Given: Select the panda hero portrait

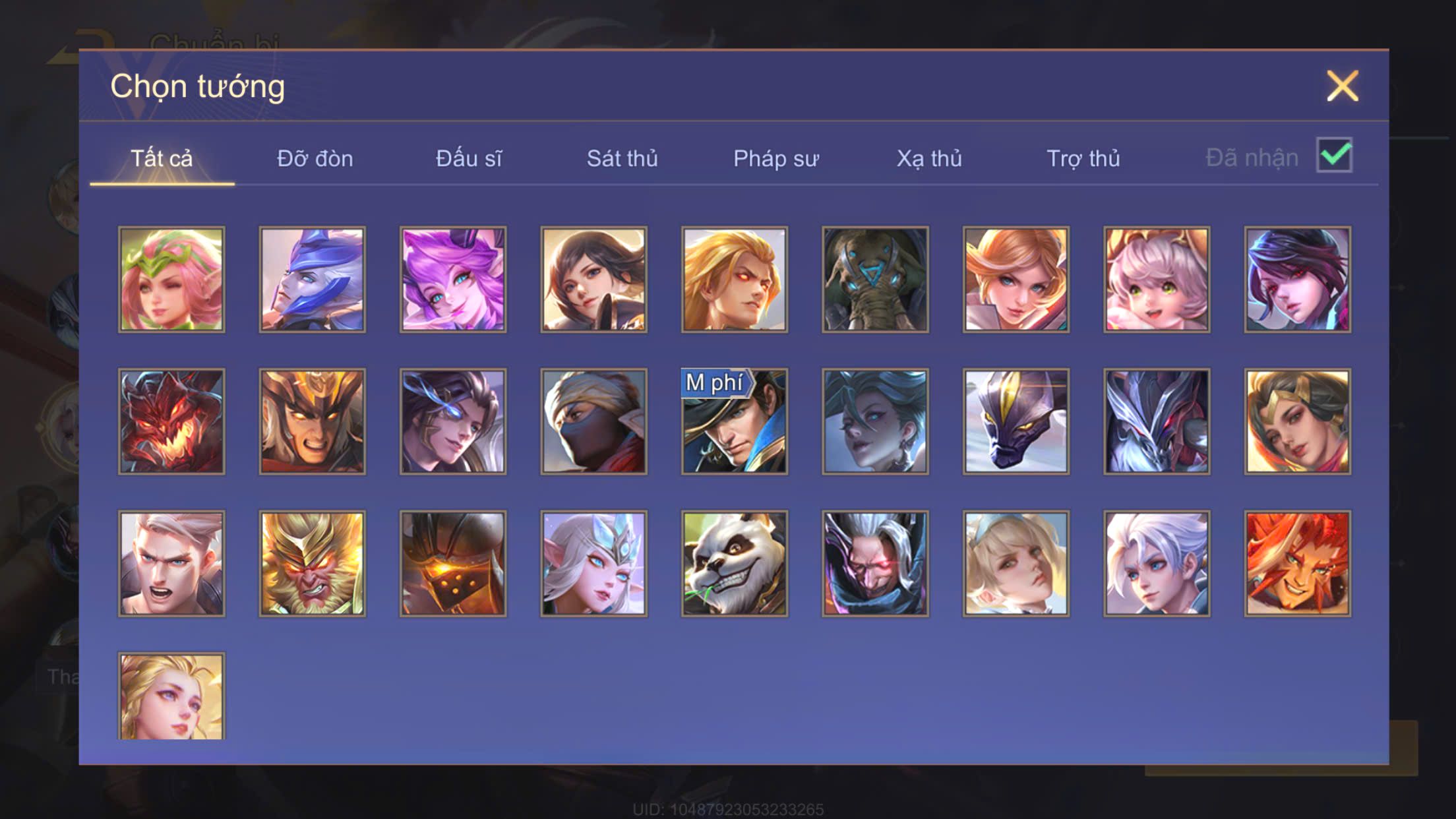Looking at the screenshot, I should pyautogui.click(x=735, y=564).
